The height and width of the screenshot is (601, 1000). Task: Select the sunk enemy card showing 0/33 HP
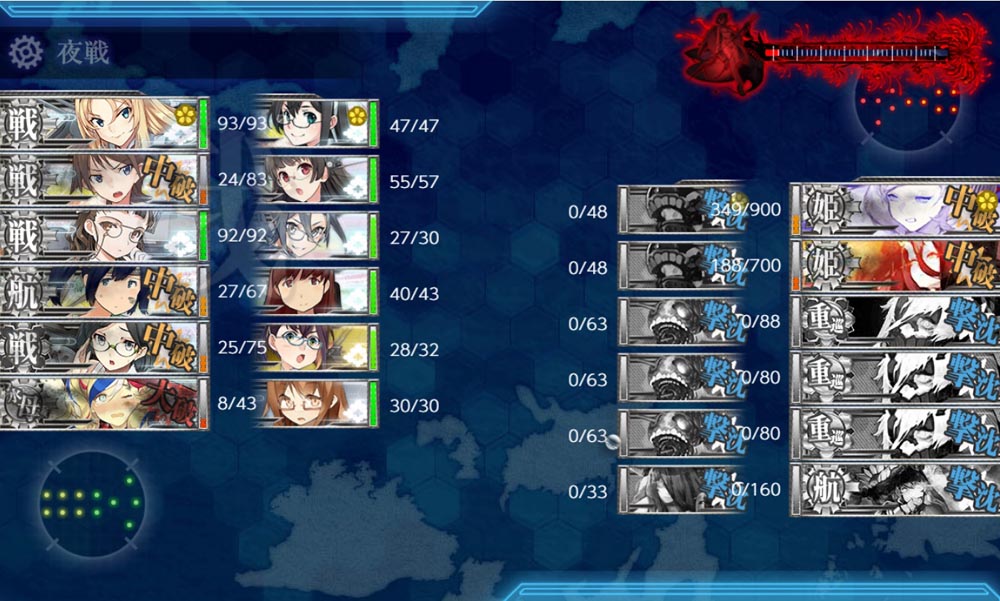pos(682,490)
